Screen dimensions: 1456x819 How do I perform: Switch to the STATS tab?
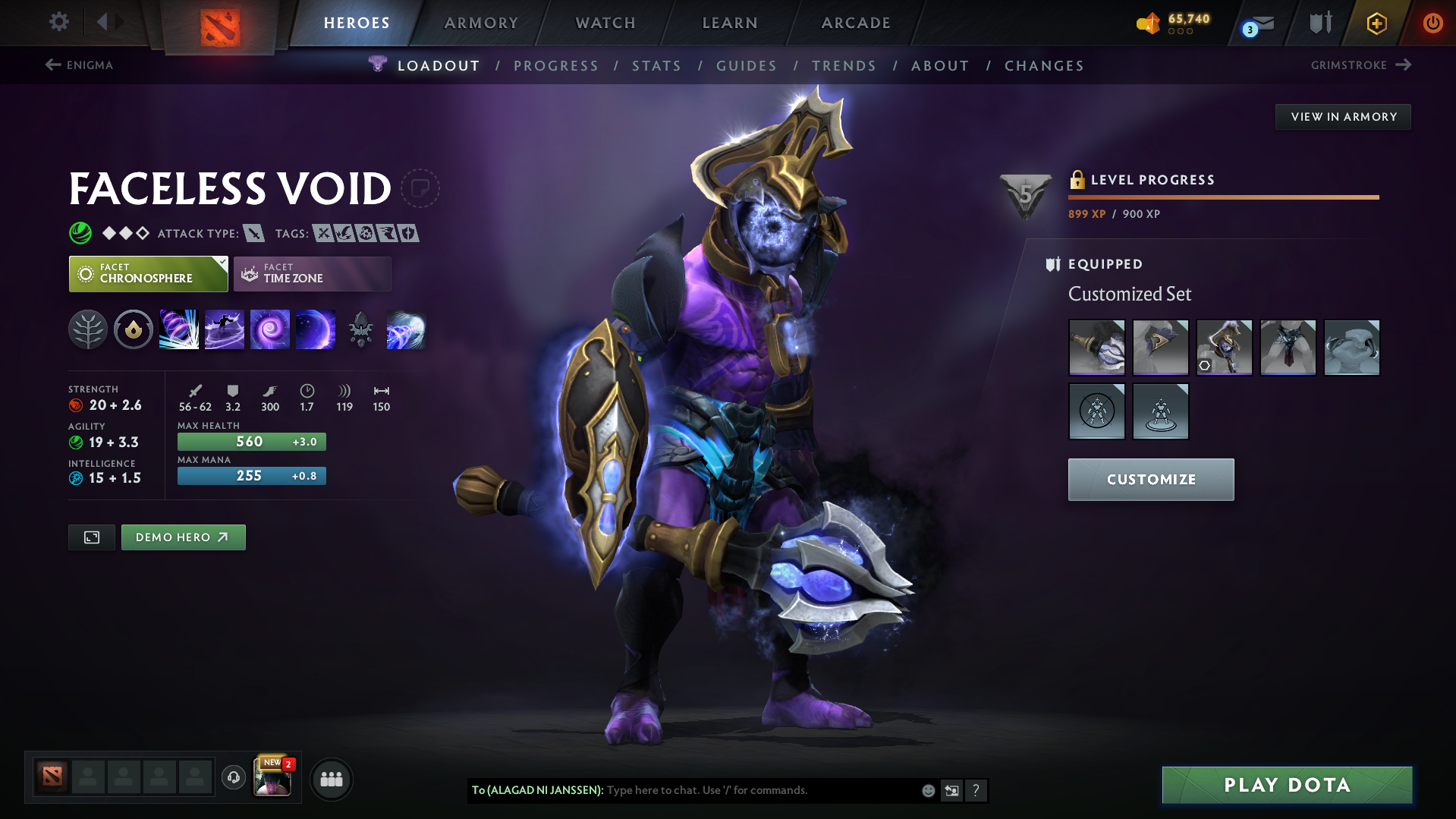click(656, 66)
